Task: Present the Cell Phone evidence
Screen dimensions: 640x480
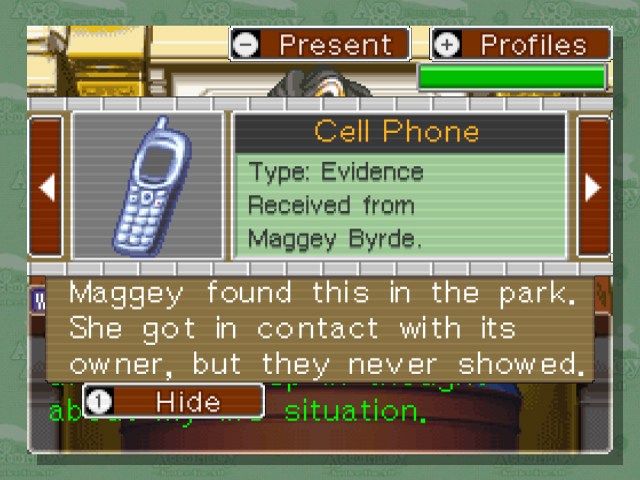Action: 319,45
